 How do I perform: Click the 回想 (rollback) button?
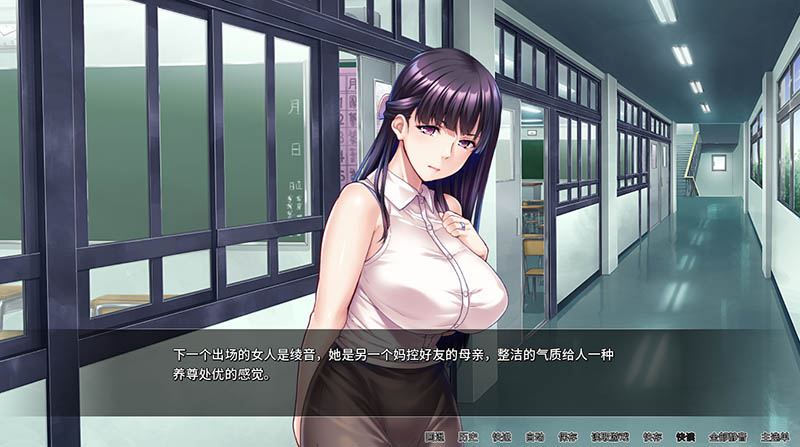[x=435, y=437]
